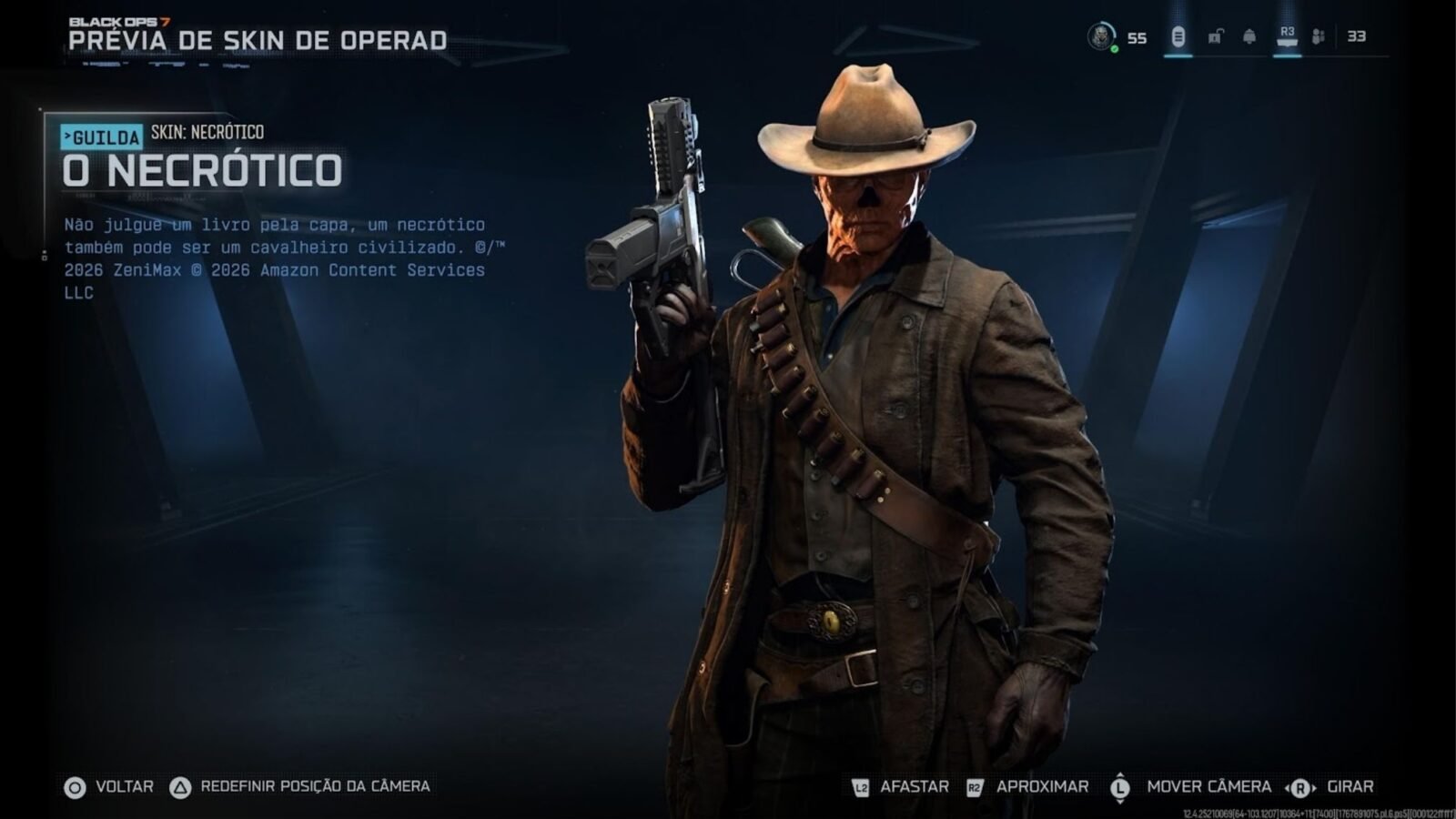Open the pill-shaped menu icon
1456x819 pixels.
point(1178,37)
